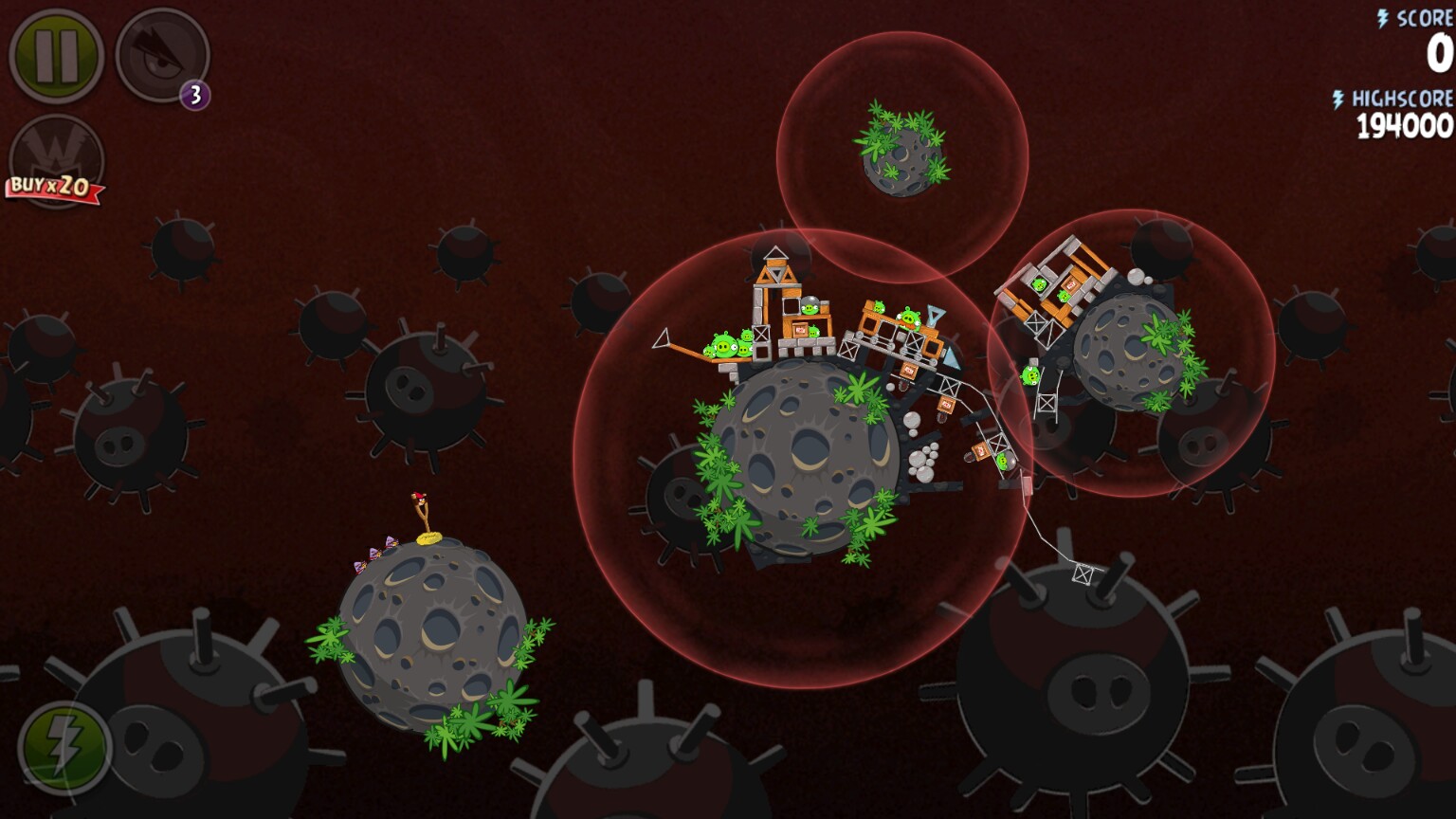Pause the game with the green button
The width and height of the screenshot is (1456, 819).
click(x=56, y=55)
